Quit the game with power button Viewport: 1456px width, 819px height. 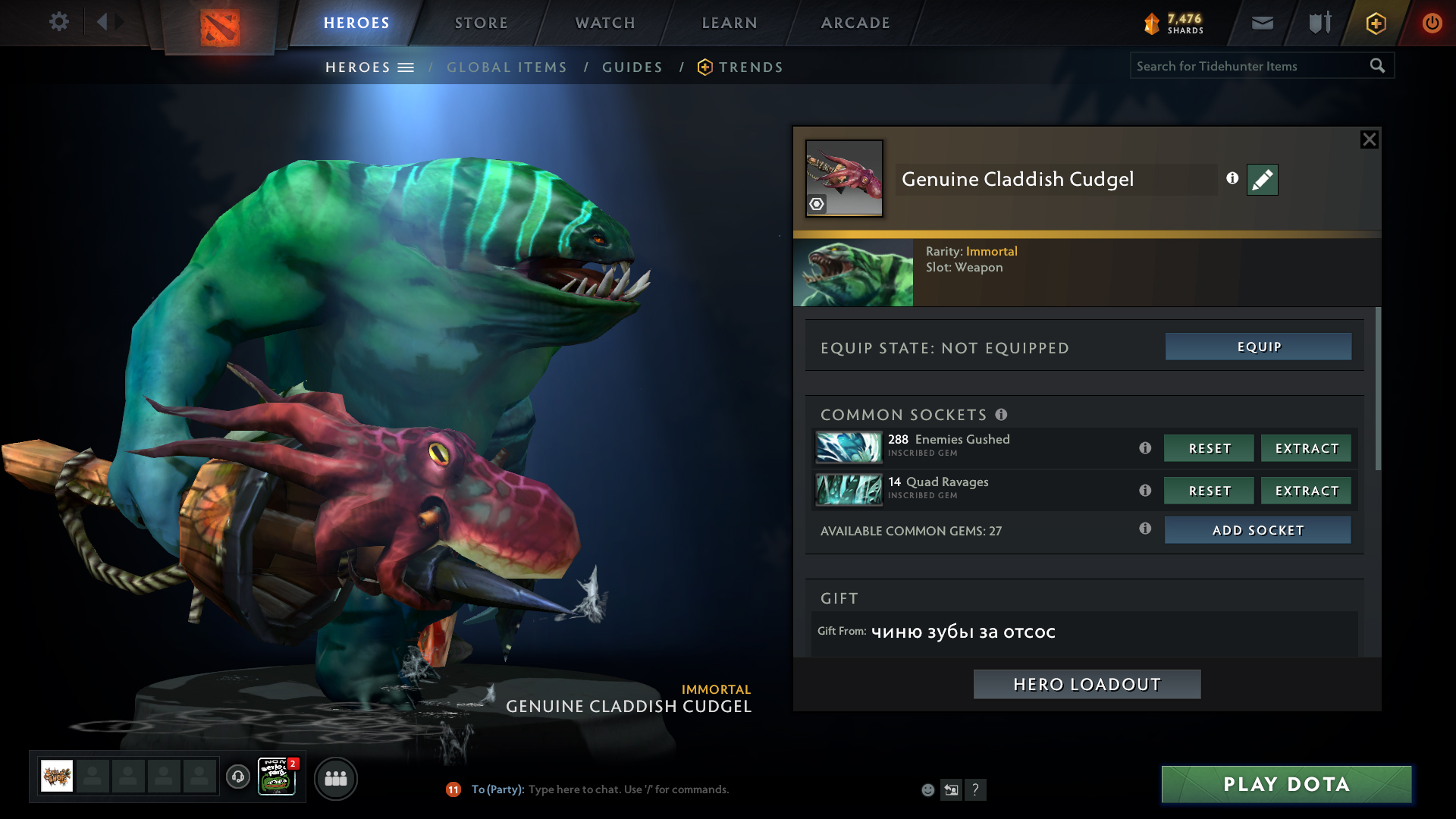click(1432, 23)
